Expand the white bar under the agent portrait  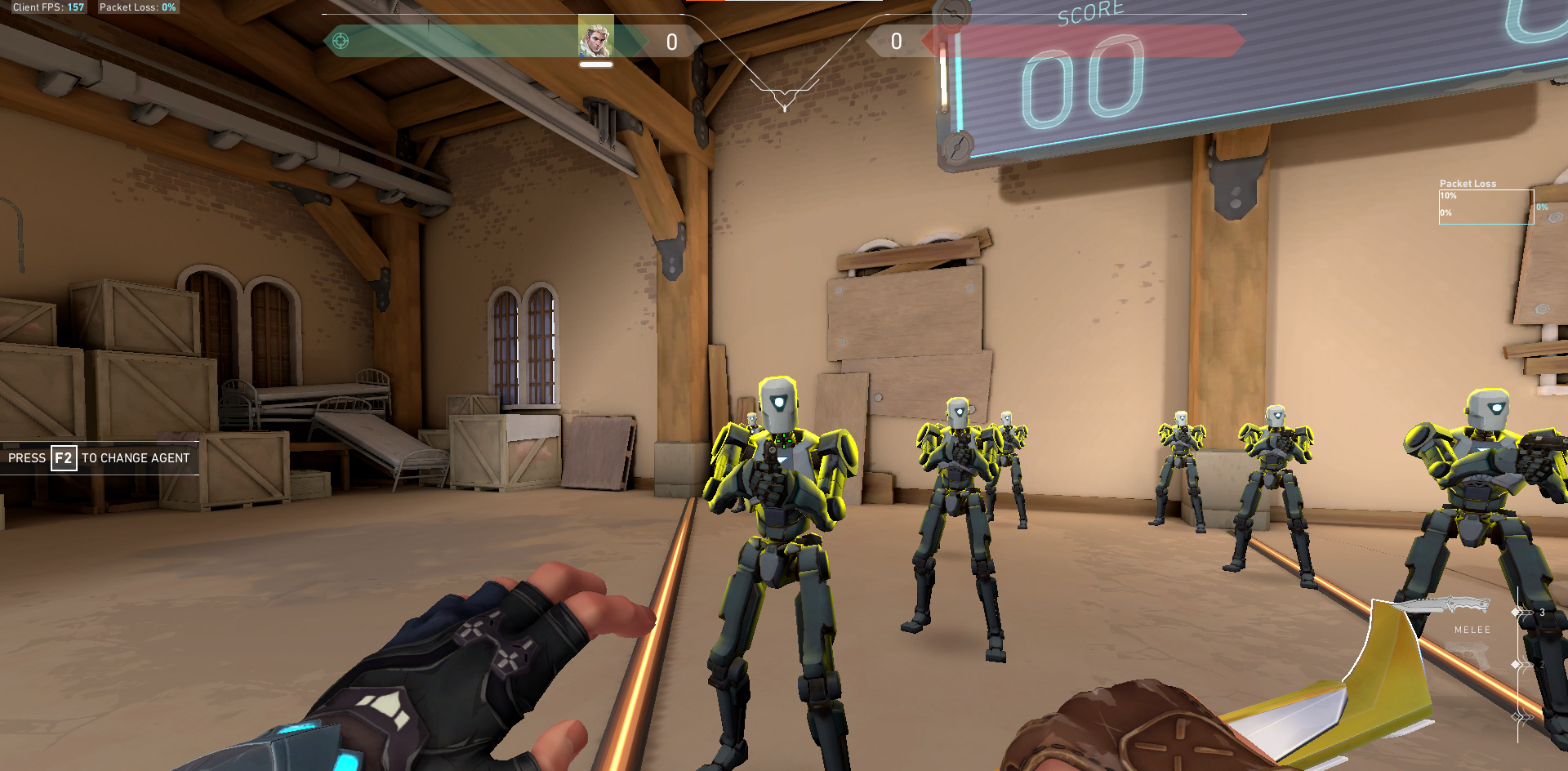tap(595, 64)
